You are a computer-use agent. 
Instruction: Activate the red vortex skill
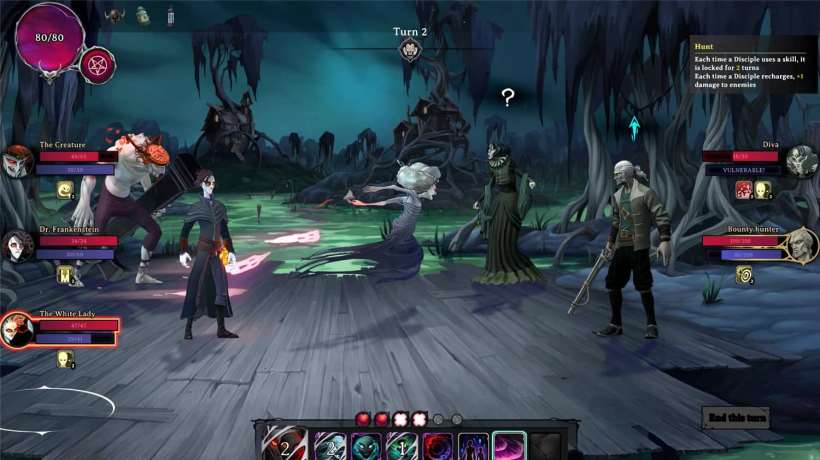coord(437,446)
